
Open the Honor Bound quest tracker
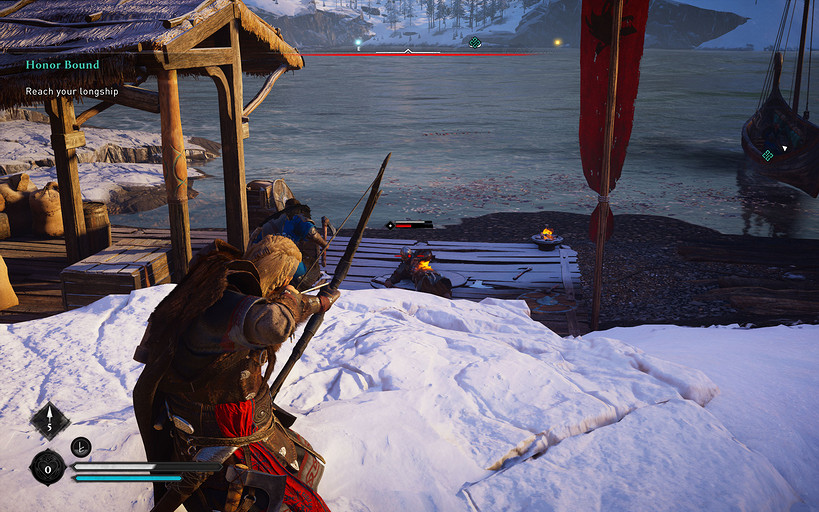pyautogui.click(x=63, y=65)
